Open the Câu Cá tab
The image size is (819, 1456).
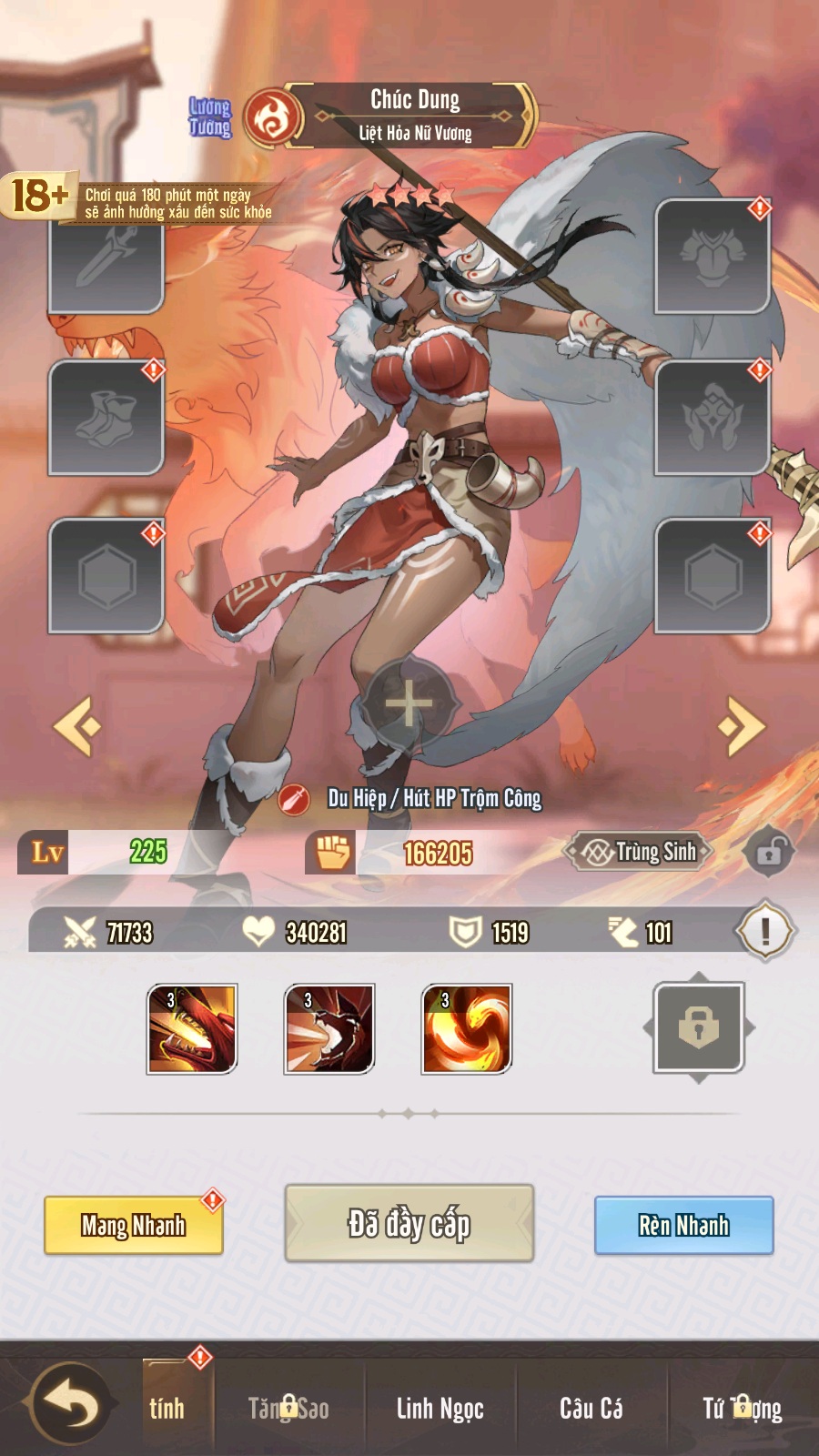point(591,1408)
